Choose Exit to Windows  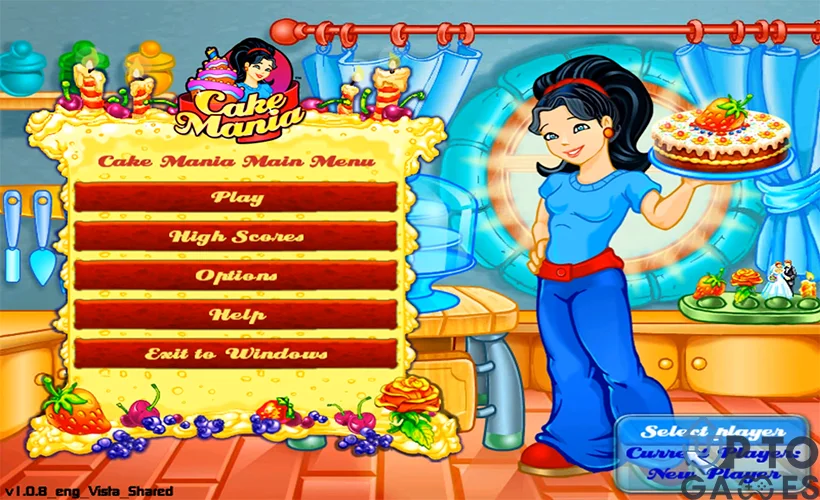tap(236, 354)
